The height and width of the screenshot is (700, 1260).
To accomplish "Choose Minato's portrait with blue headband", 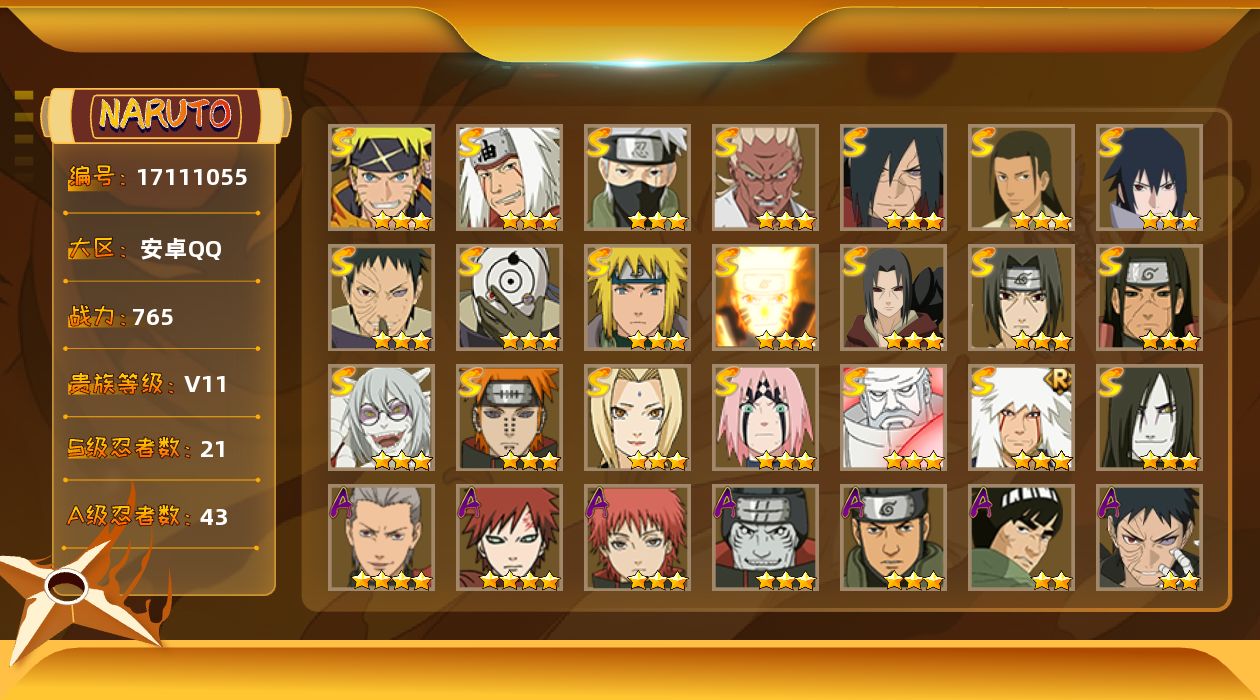I will point(637,297).
